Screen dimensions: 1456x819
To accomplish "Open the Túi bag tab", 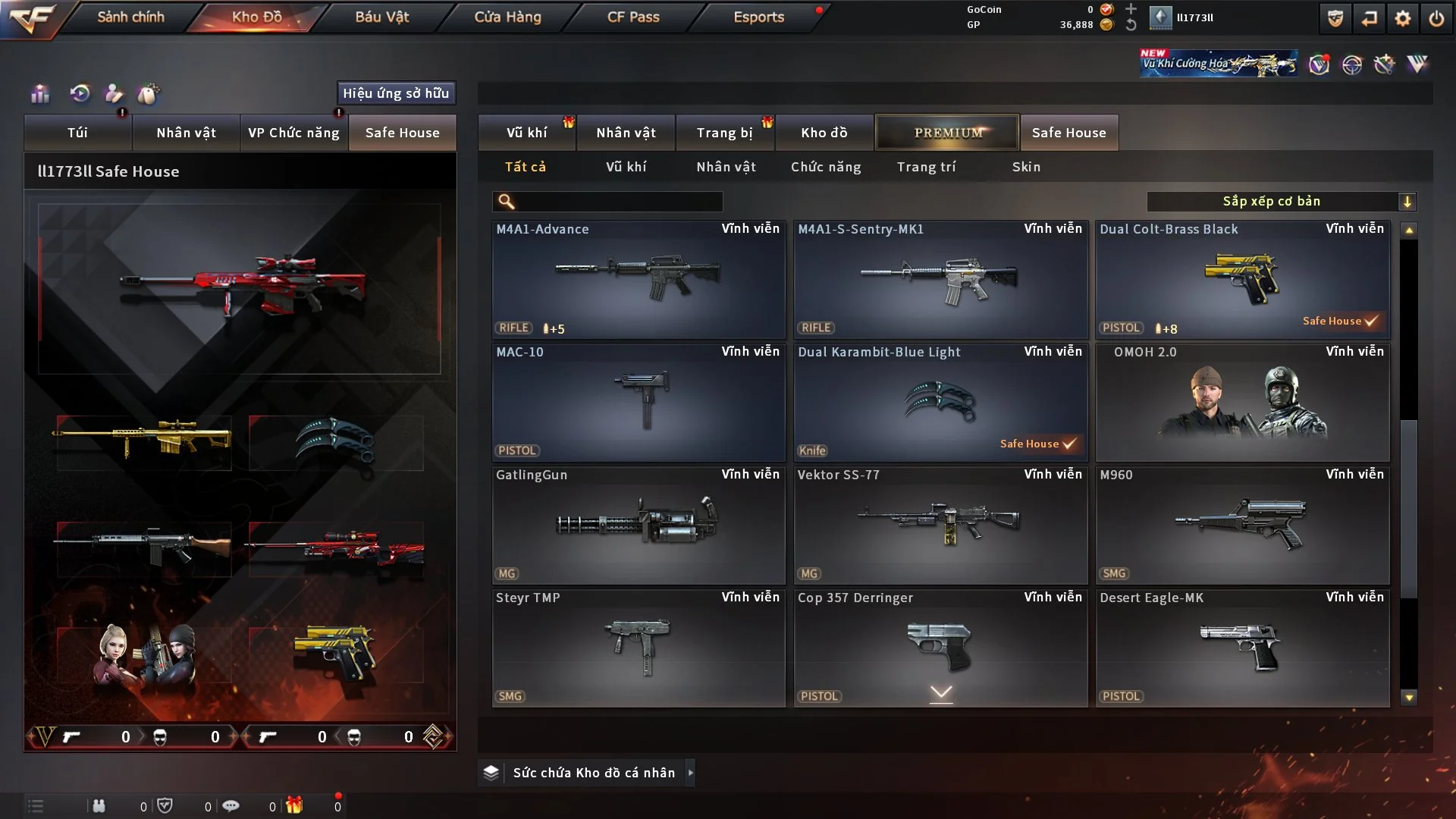I will [x=77, y=133].
